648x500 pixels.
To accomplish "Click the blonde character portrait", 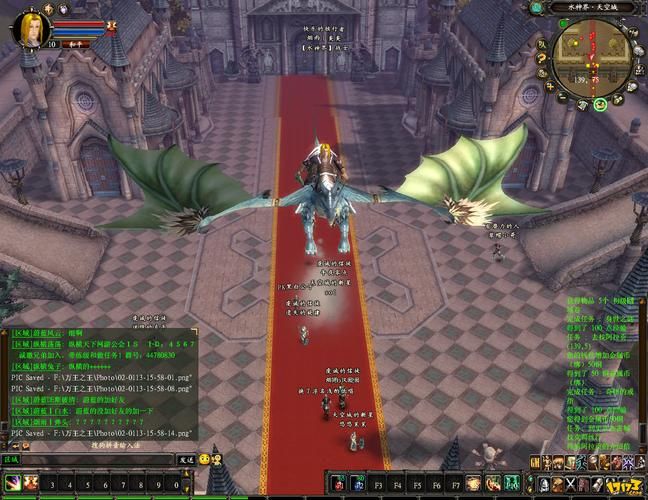I will pyautogui.click(x=31, y=28).
